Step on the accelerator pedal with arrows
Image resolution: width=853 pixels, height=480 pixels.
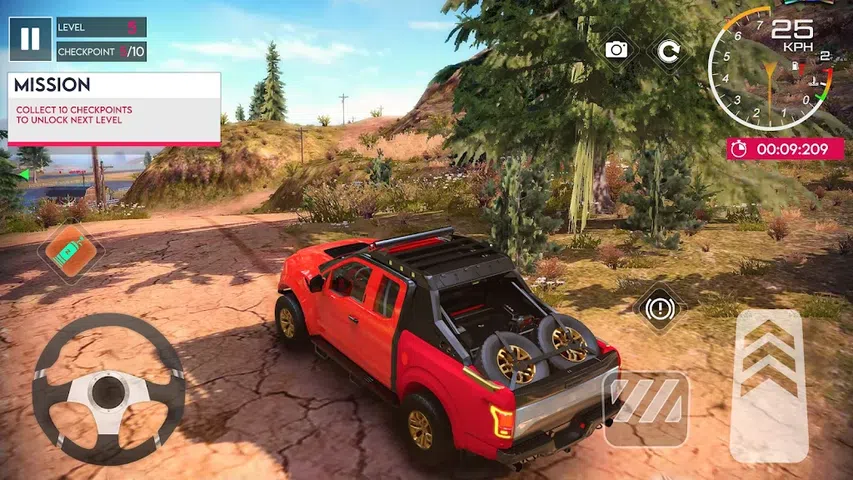(769, 384)
